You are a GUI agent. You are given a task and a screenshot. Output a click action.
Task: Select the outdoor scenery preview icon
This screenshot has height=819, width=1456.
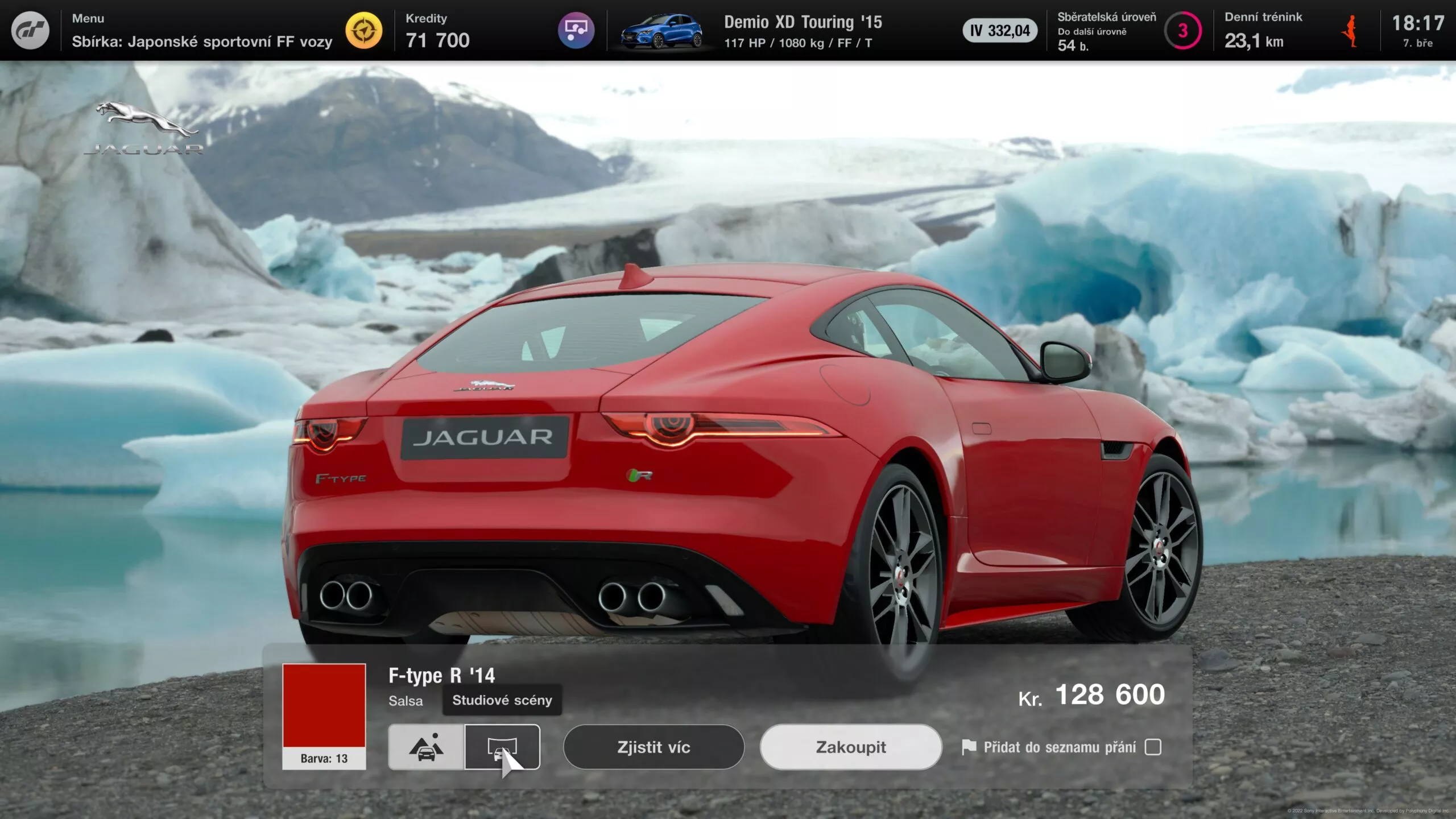pos(425,747)
